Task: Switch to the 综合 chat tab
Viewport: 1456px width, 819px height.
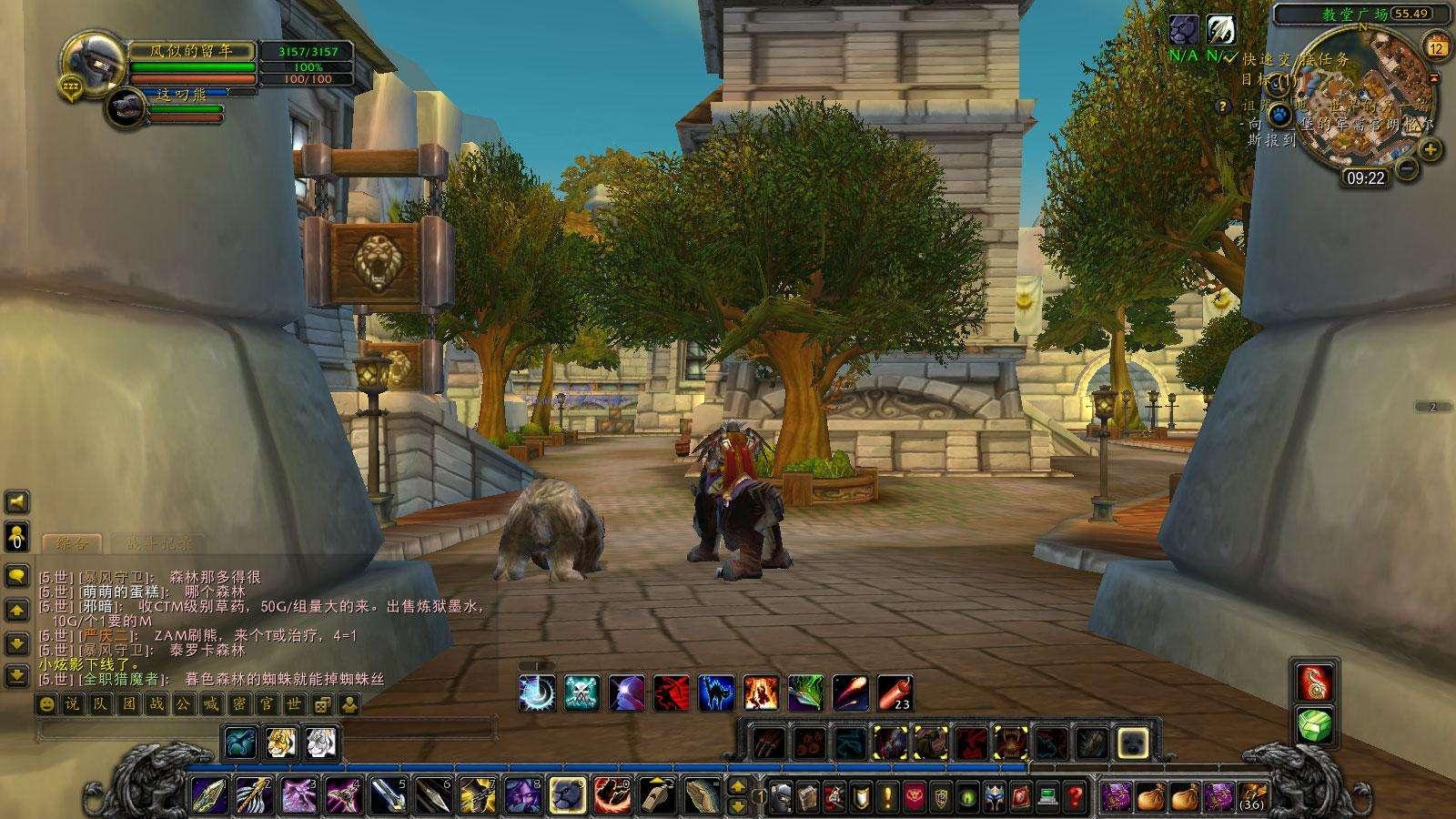Action: (x=73, y=544)
